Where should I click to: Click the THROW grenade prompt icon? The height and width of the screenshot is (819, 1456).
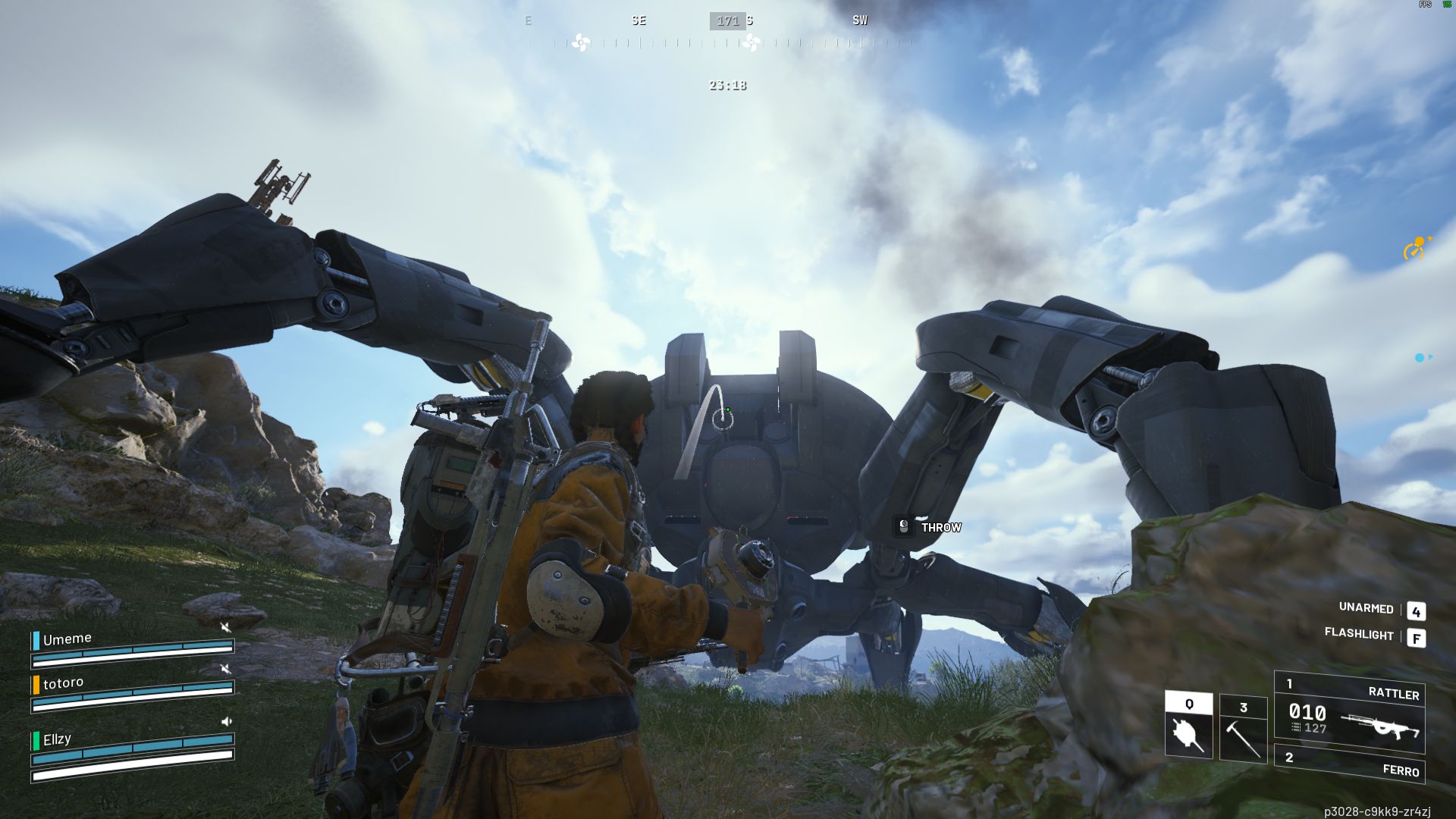(x=902, y=527)
